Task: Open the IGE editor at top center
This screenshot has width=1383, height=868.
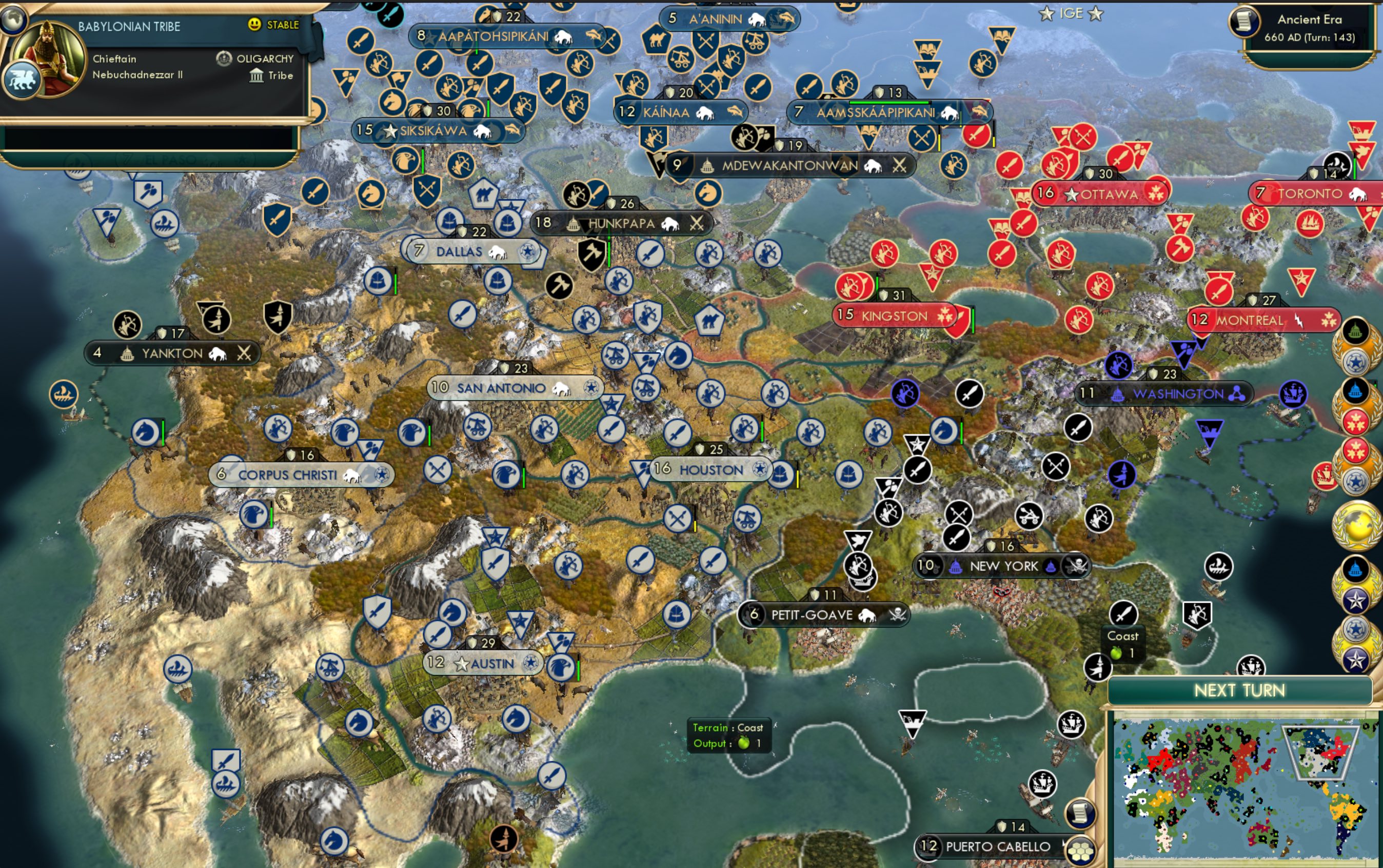Action: pos(1071,14)
